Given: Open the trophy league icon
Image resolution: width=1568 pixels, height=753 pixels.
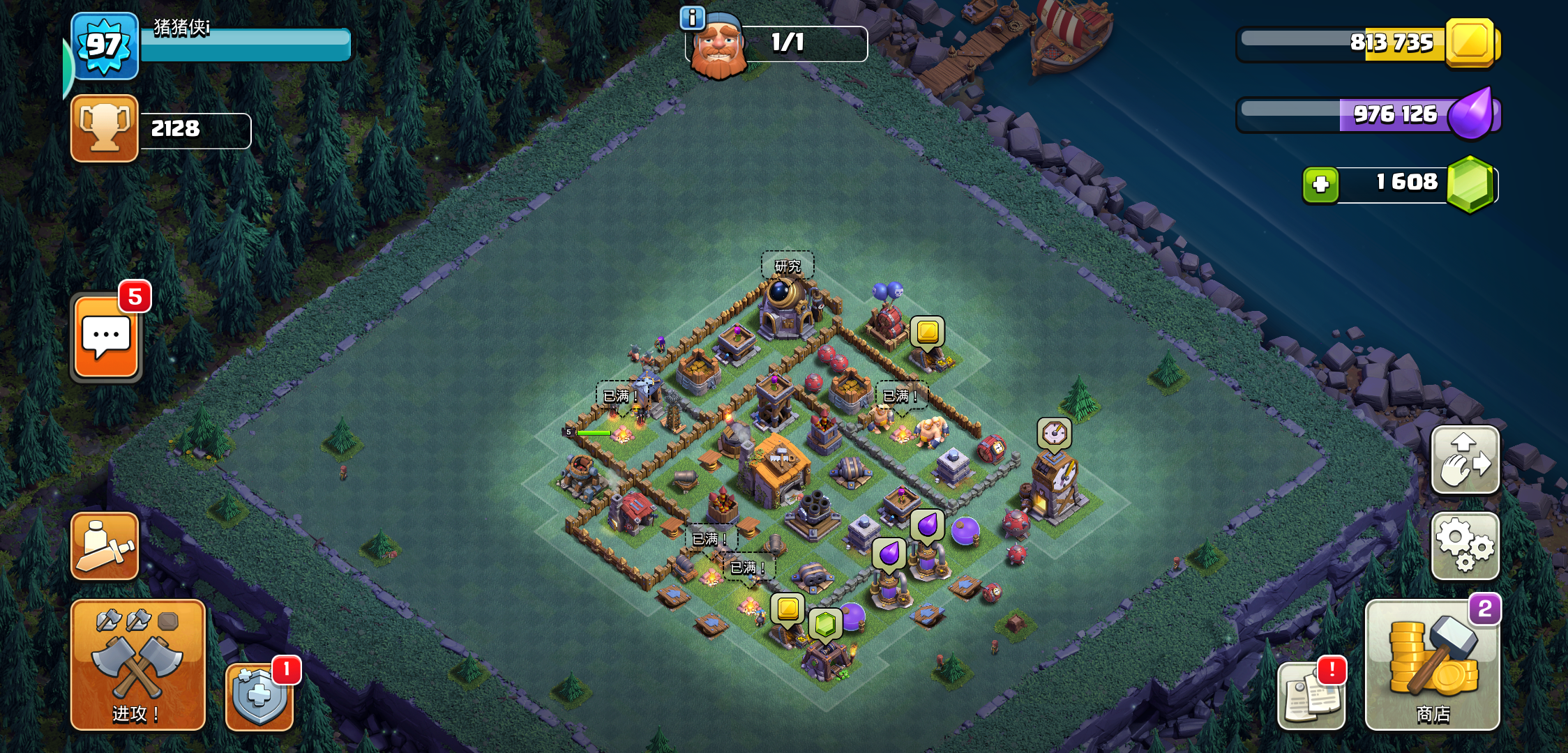Looking at the screenshot, I should (x=105, y=128).
